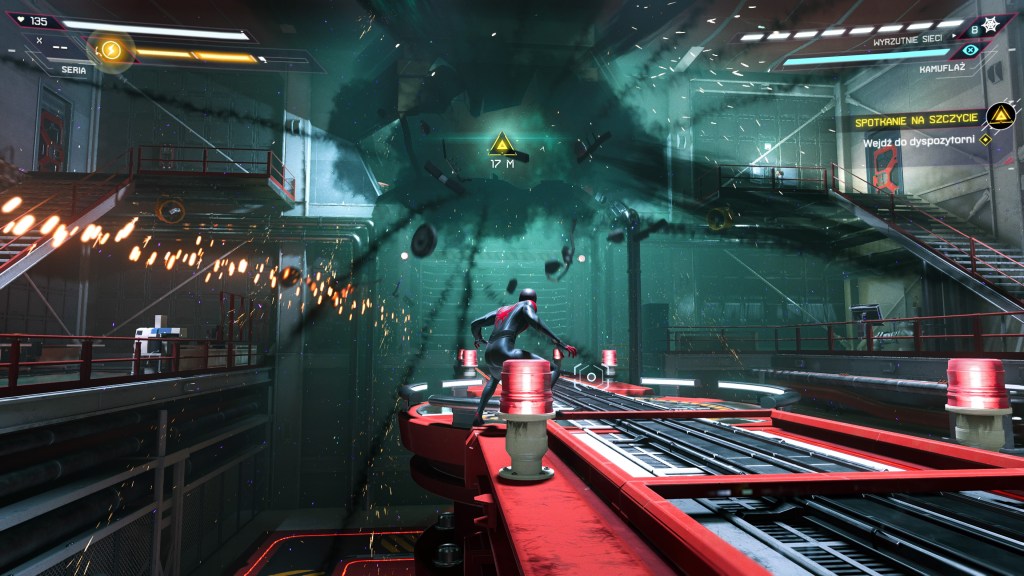Activate the Kamuflaż camouflage eye icon

(x=968, y=50)
